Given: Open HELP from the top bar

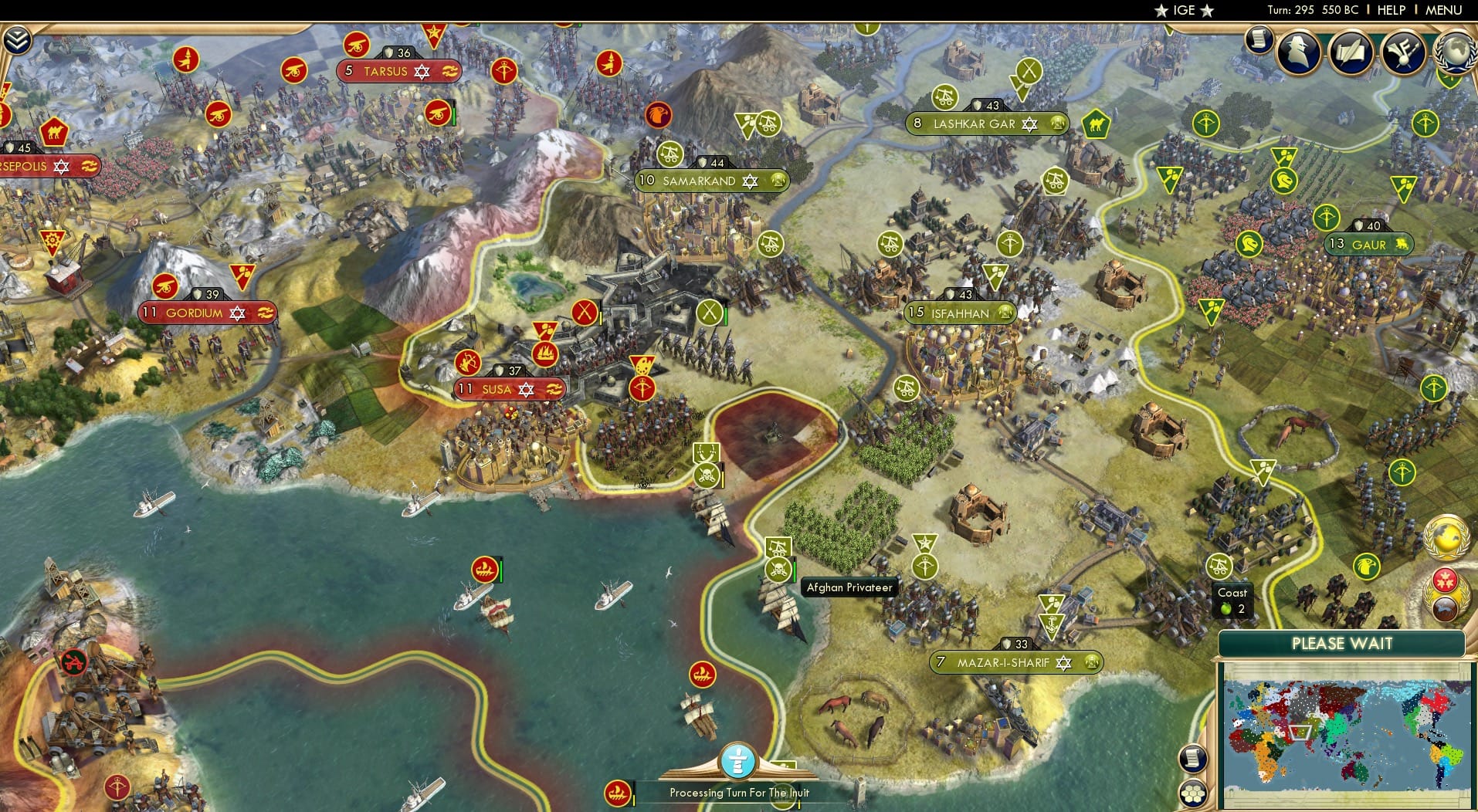Looking at the screenshot, I should (x=1391, y=10).
